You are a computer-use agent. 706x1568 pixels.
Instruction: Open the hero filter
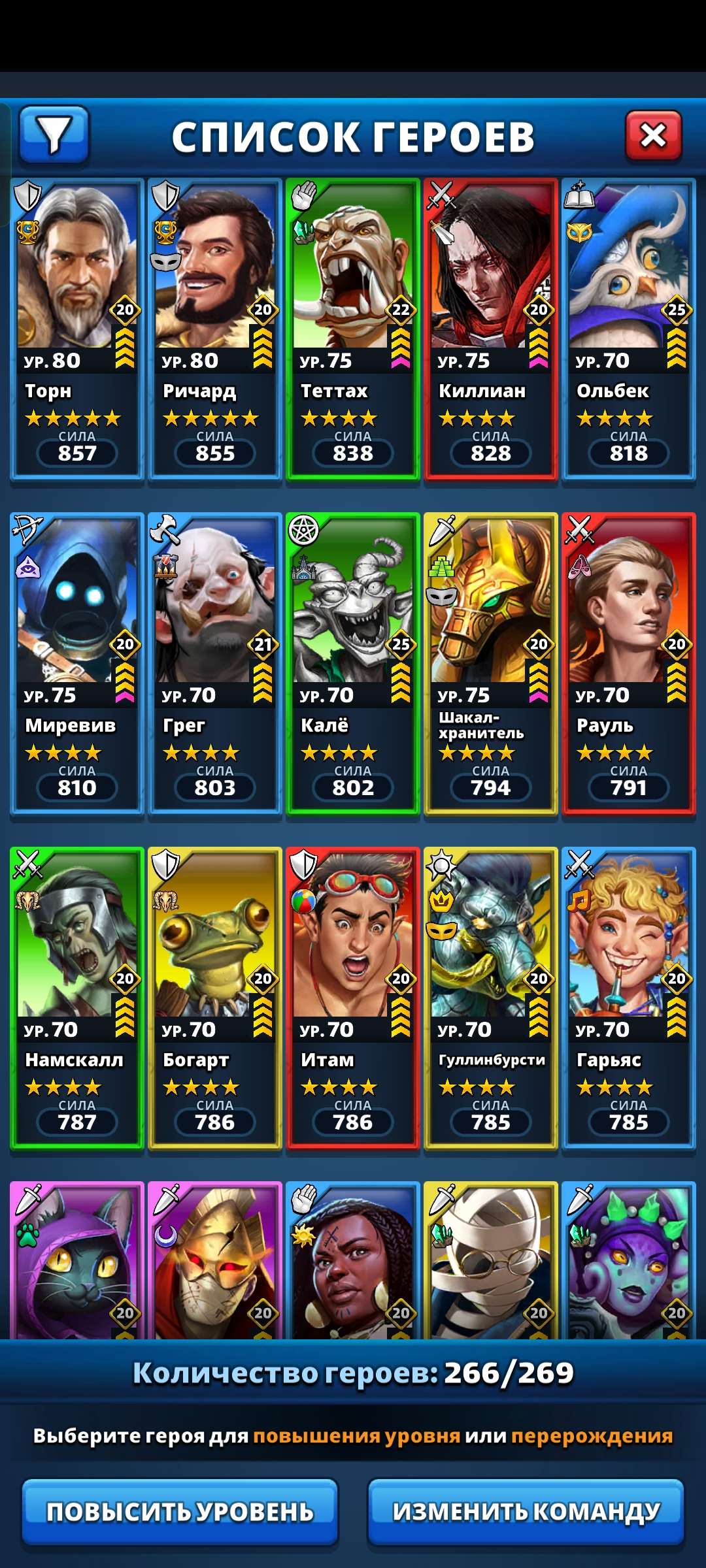point(54,135)
